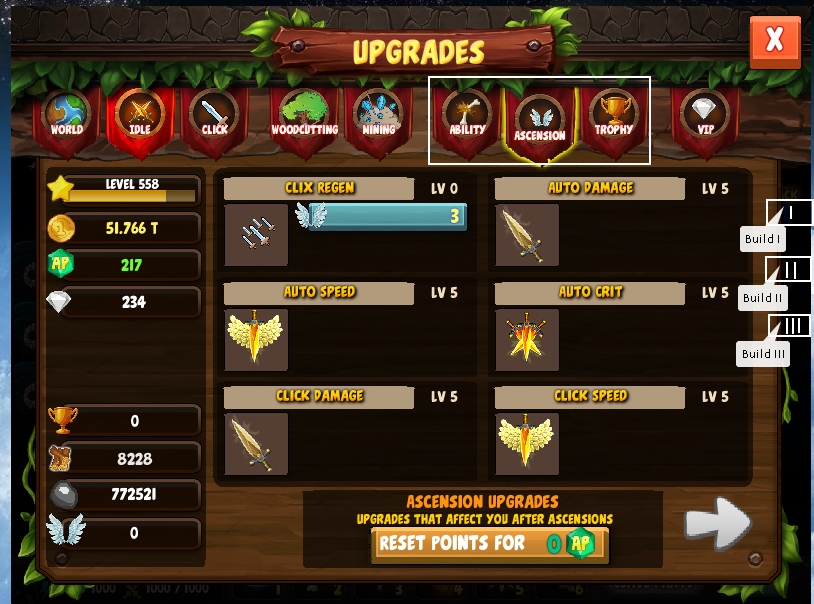814x604 pixels.
Task: Show the Woodcutting tab
Action: click(x=304, y=117)
